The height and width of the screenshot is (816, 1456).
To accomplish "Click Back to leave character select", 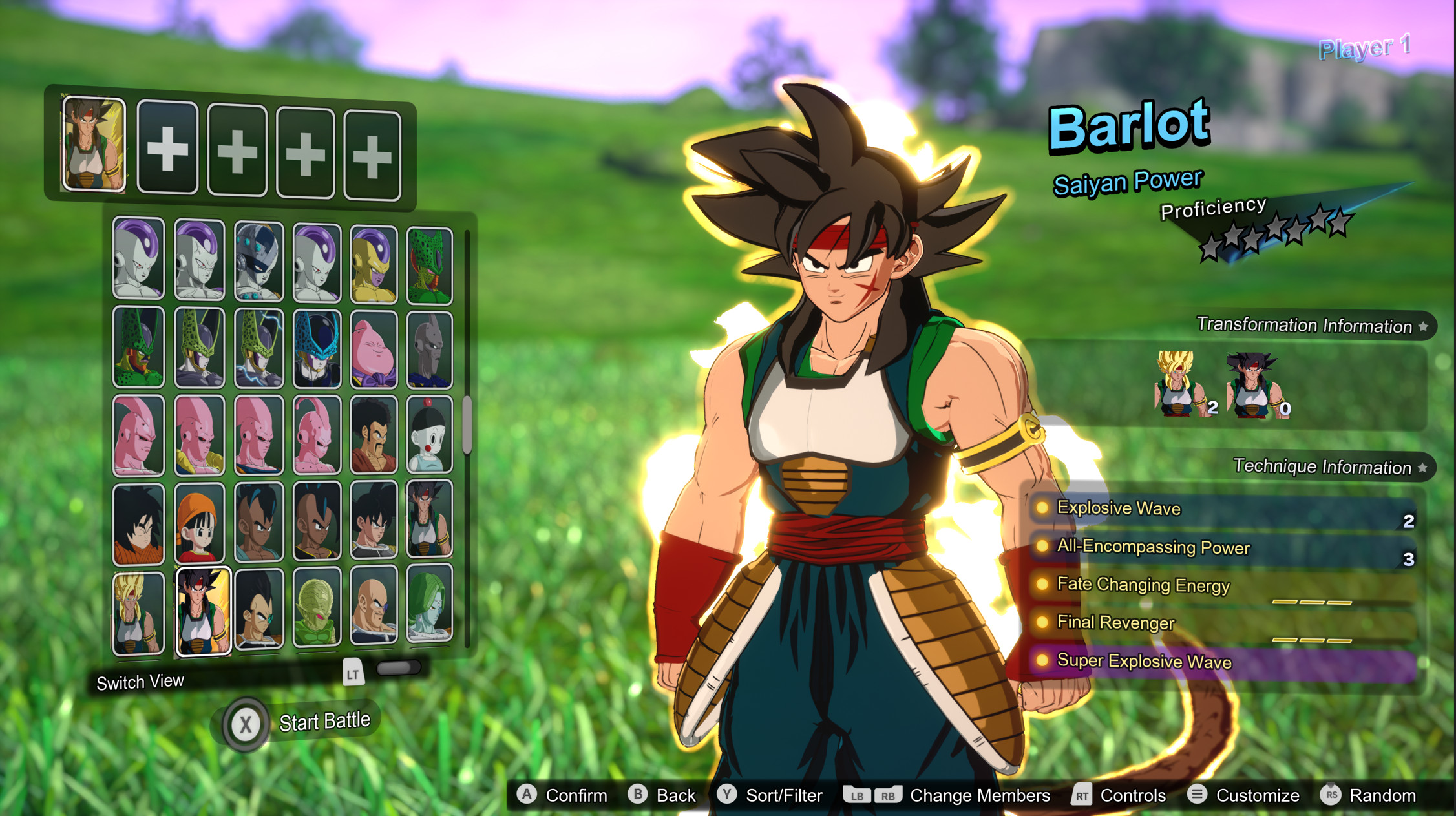I will click(x=637, y=795).
